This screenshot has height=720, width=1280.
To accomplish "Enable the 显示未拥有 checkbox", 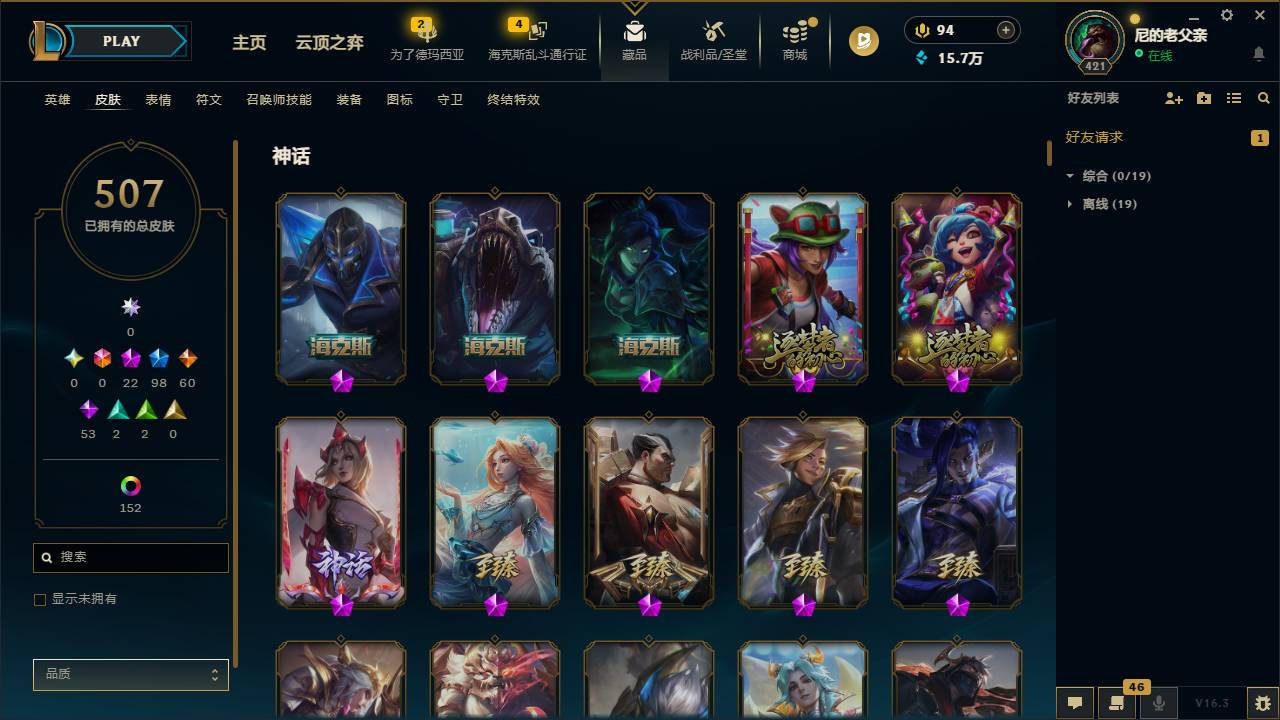I will [40, 599].
